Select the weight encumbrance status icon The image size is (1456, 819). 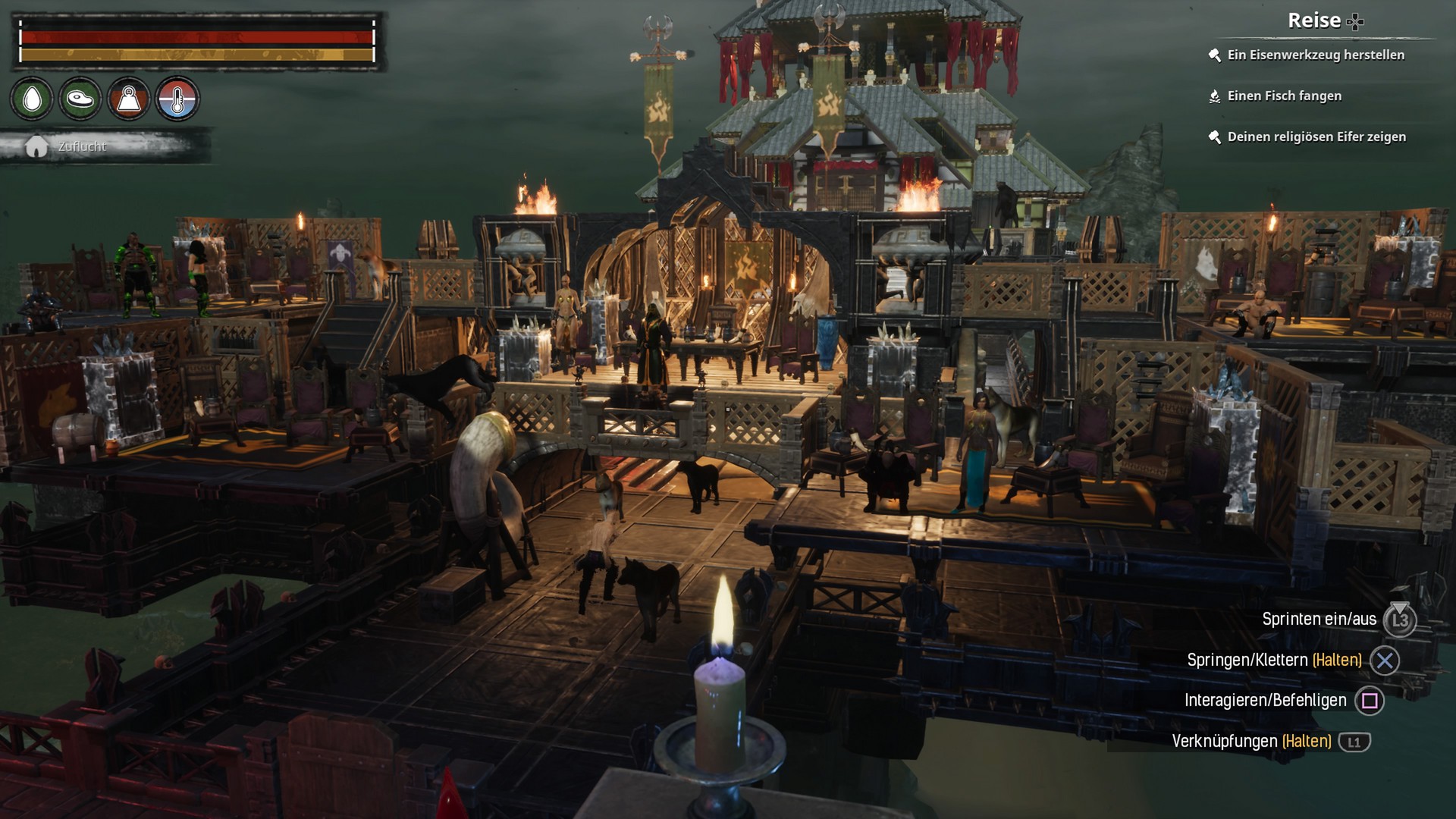pos(129,99)
